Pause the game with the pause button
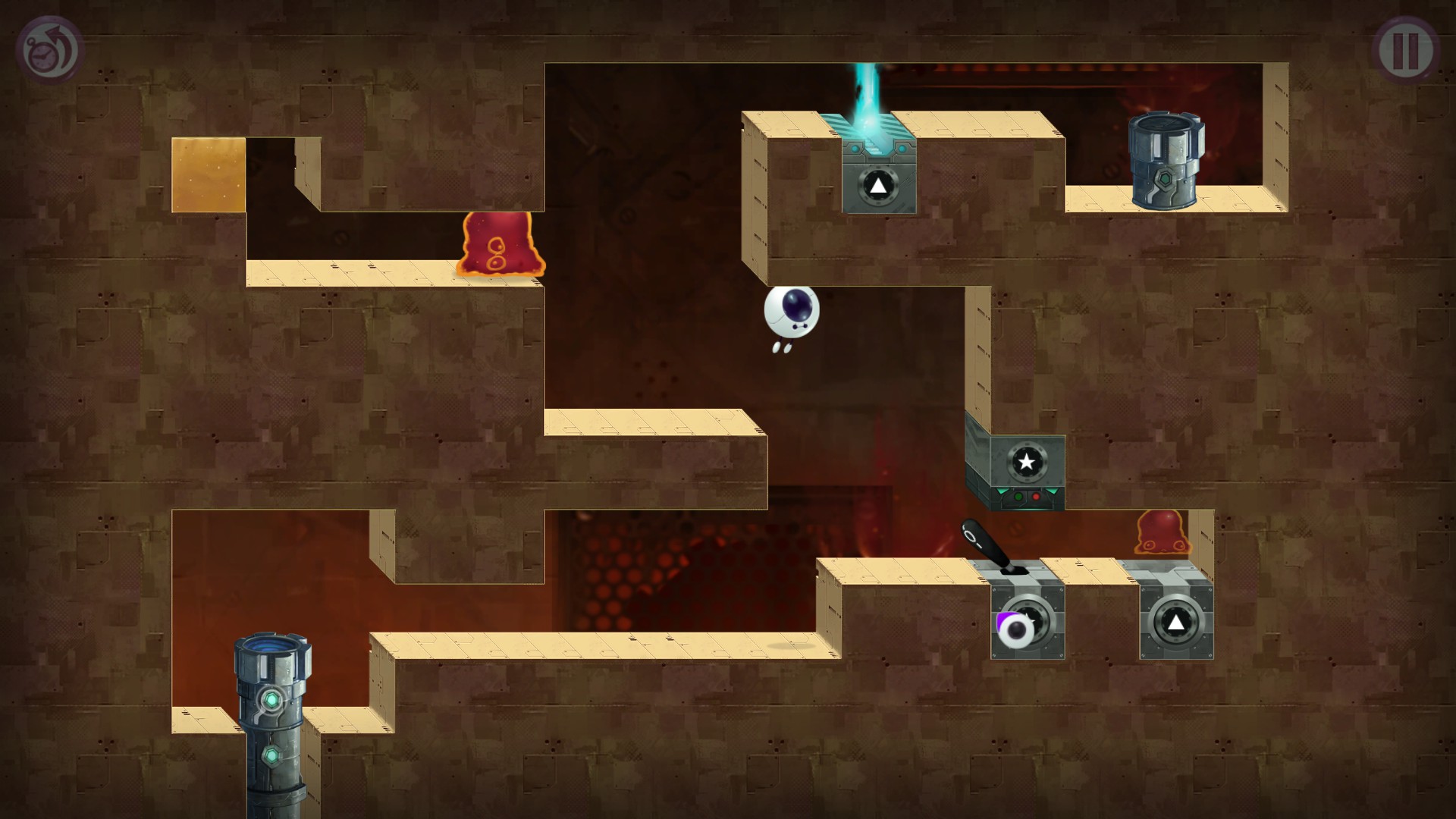1456x819 pixels. tap(1405, 51)
